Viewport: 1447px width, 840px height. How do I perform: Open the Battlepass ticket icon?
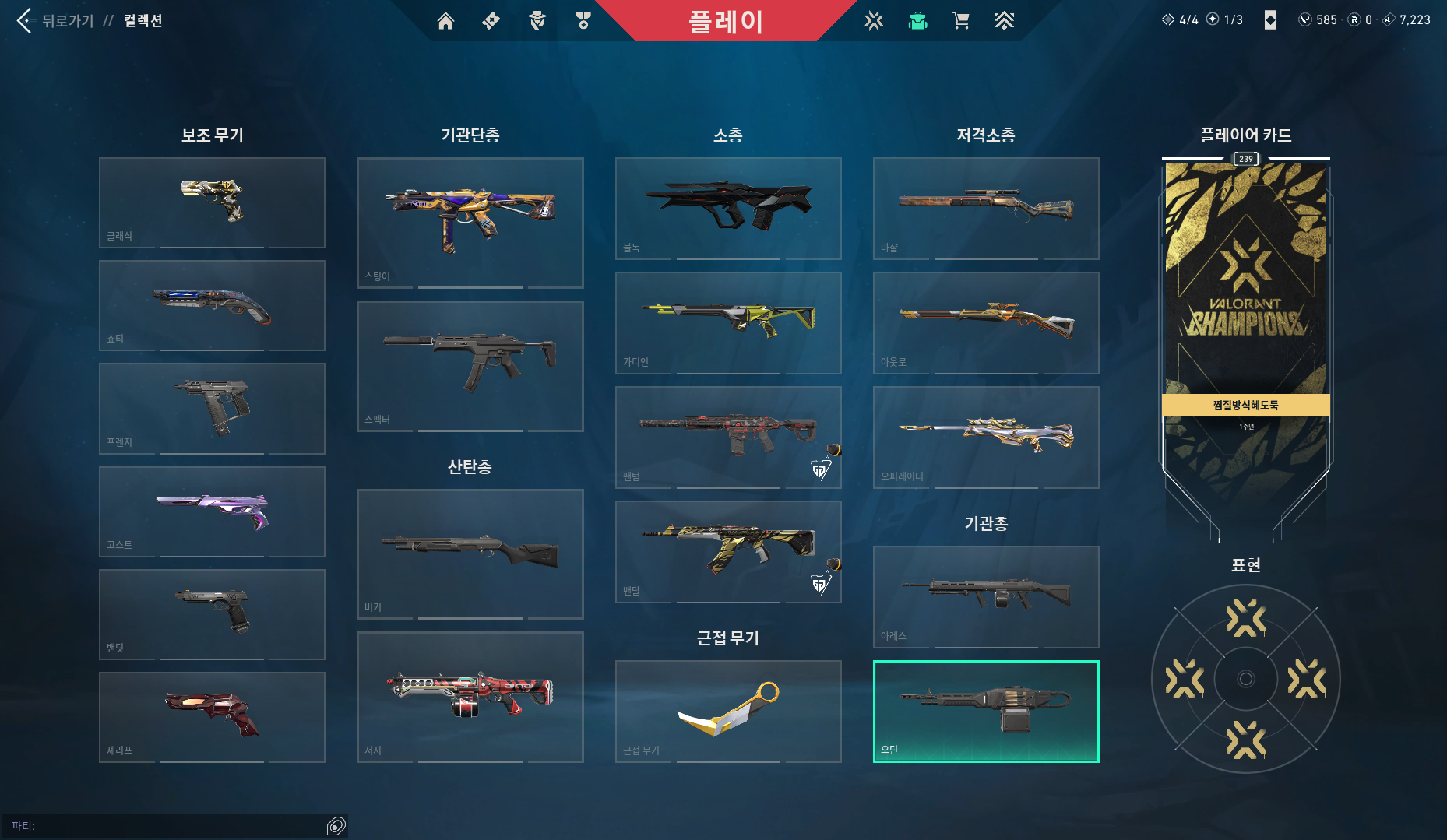pyautogui.click(x=491, y=21)
